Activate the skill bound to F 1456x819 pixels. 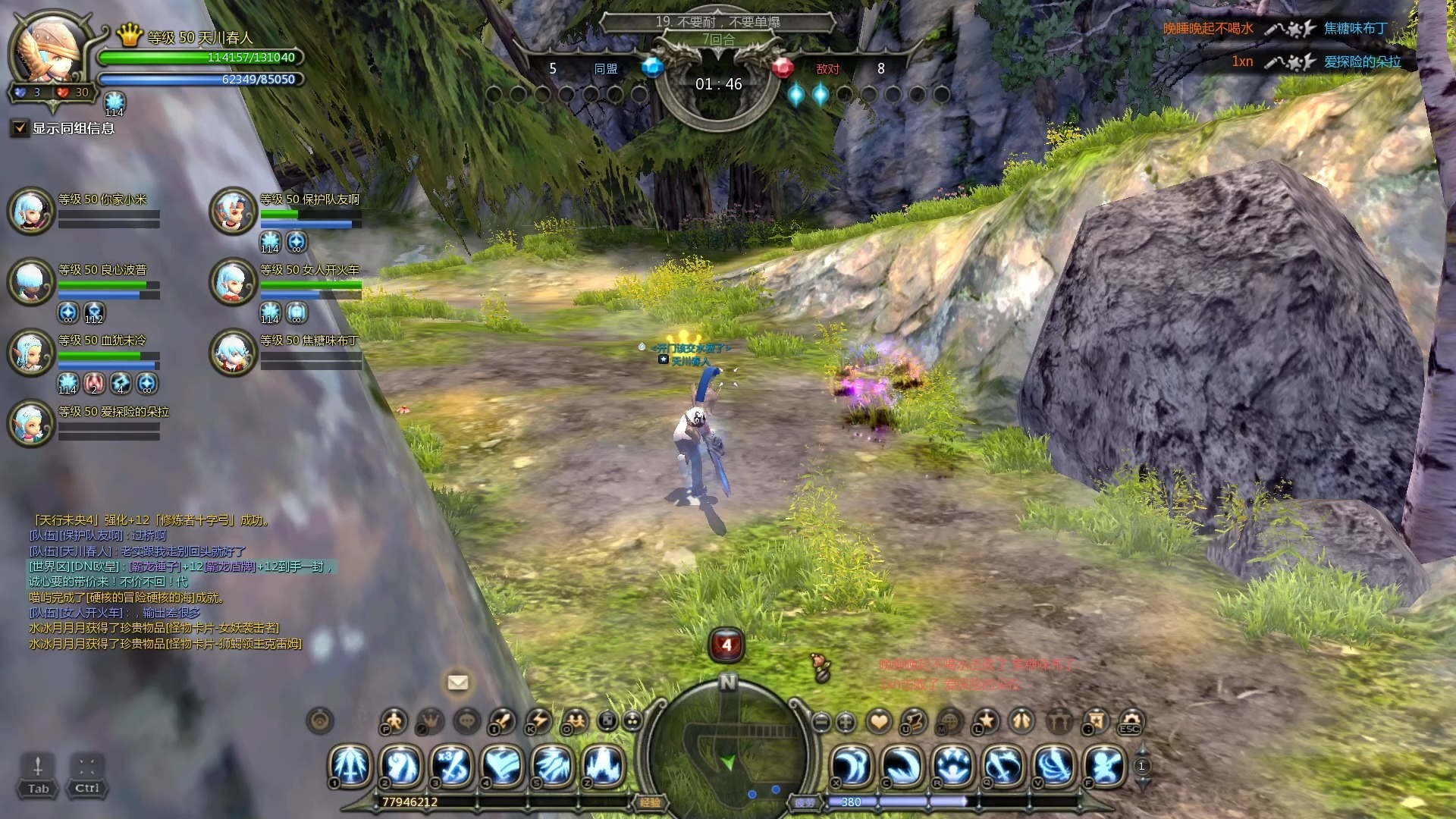click(x=1106, y=766)
